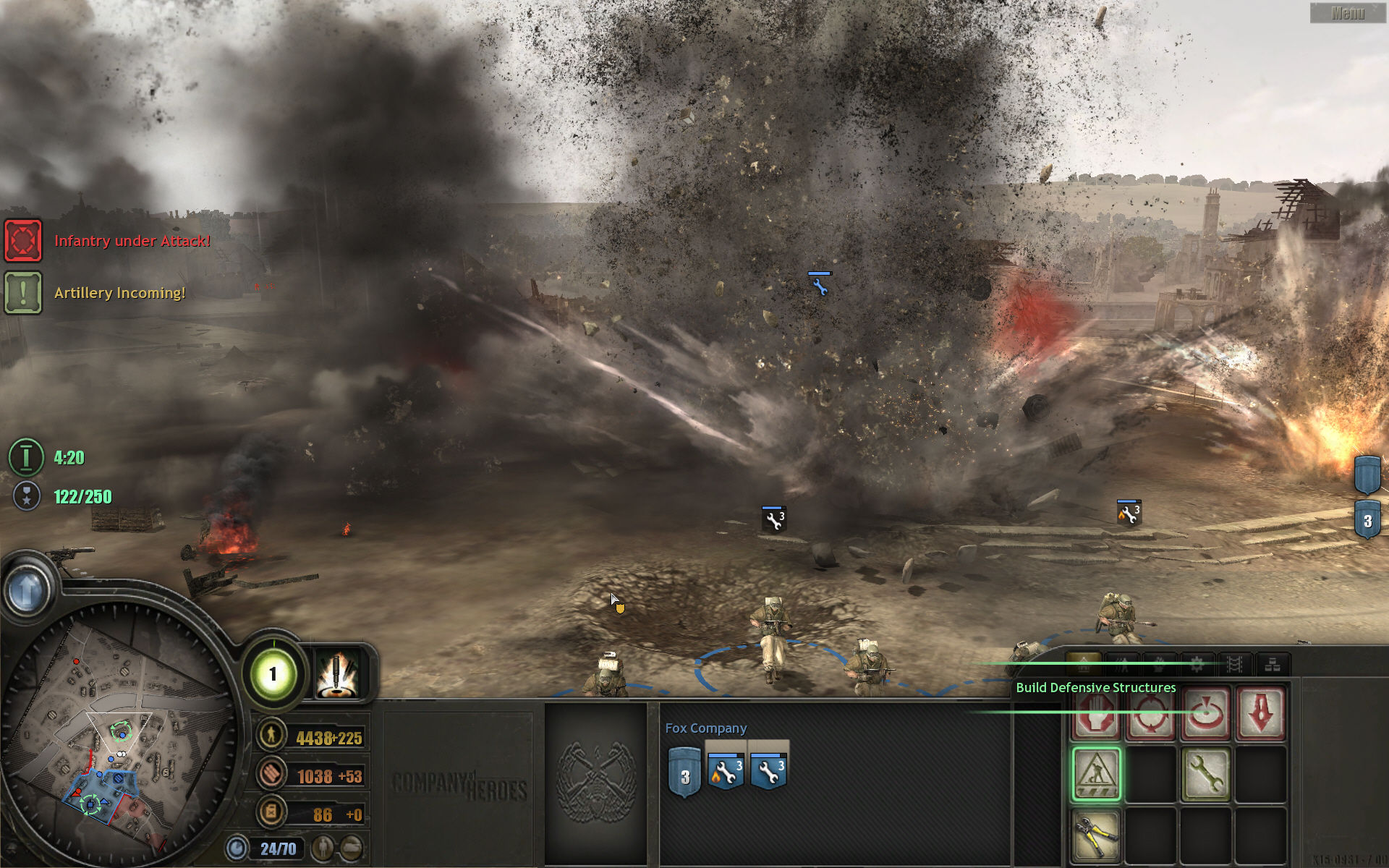Open the green command points button
This screenshot has width=1389, height=868.
(x=273, y=674)
